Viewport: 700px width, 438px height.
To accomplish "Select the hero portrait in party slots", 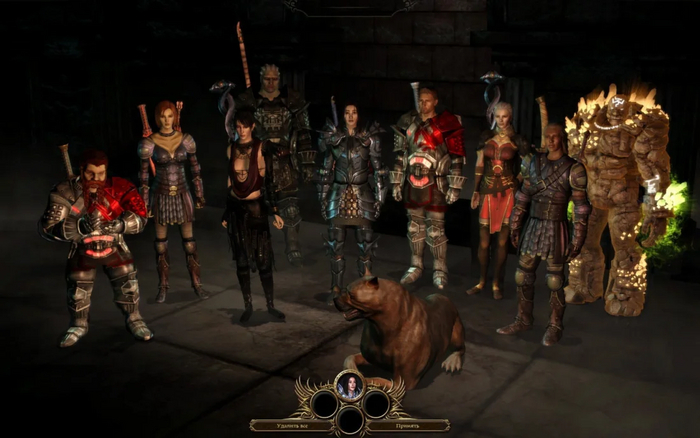I will [x=349, y=385].
